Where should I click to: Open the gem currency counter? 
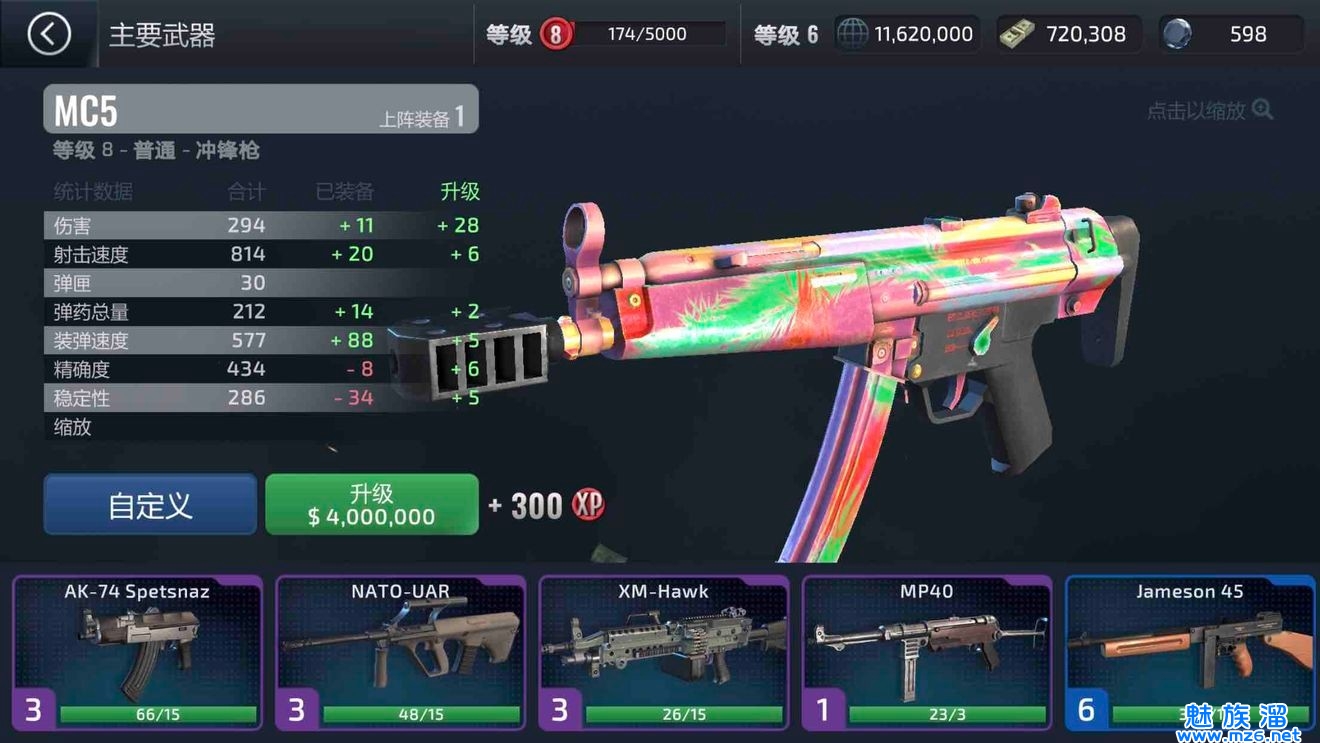pyautogui.click(x=1231, y=35)
